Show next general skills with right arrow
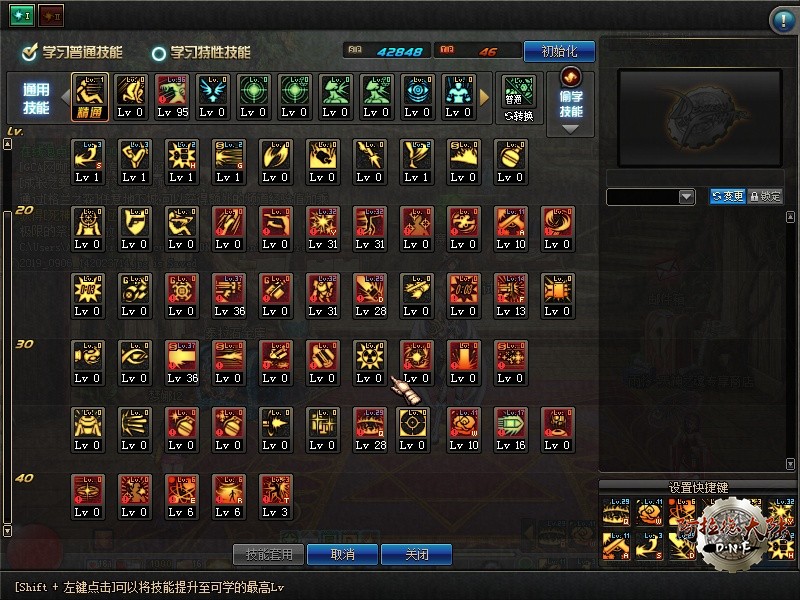 click(485, 97)
